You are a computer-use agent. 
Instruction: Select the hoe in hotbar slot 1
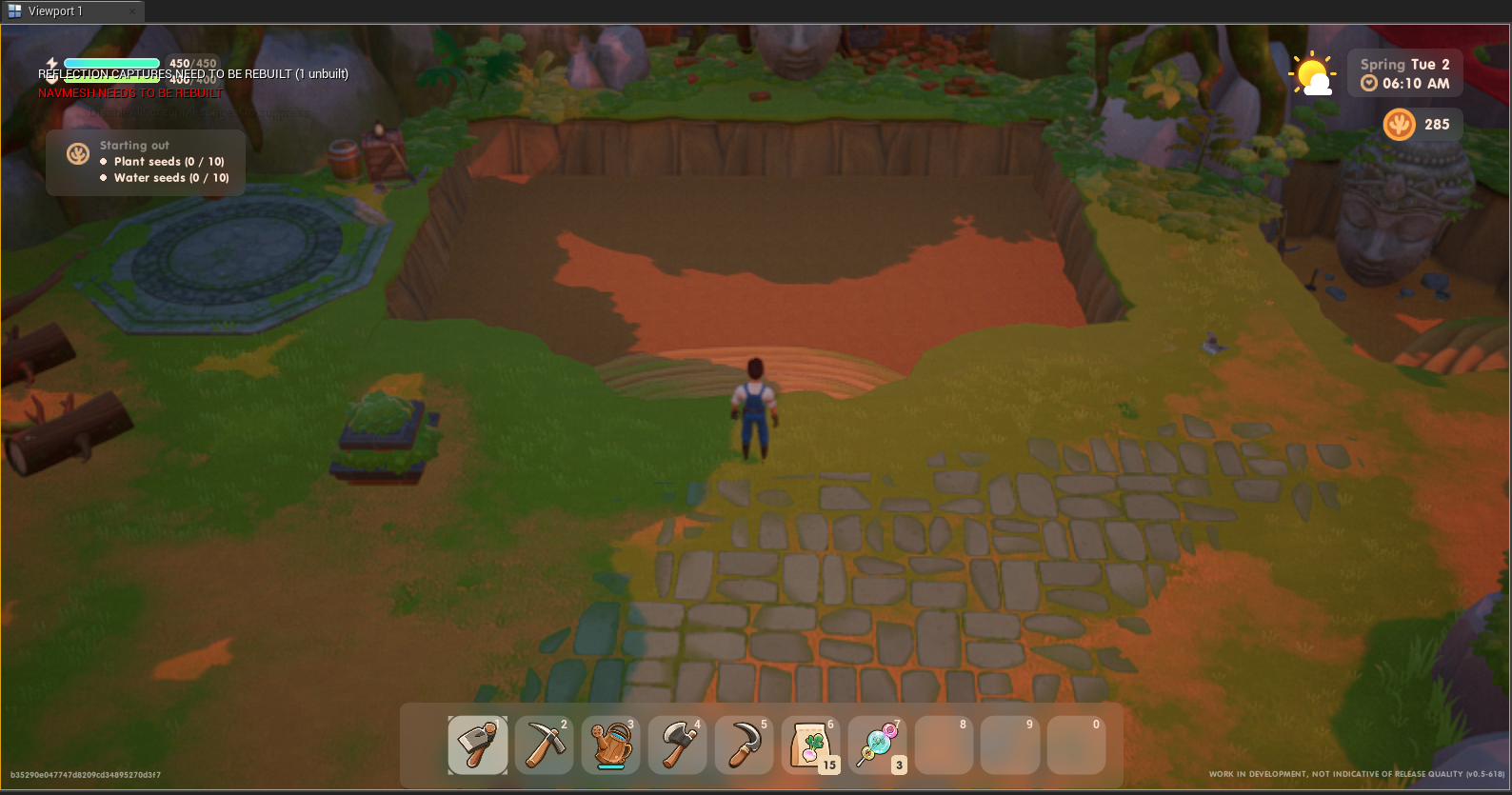[477, 745]
